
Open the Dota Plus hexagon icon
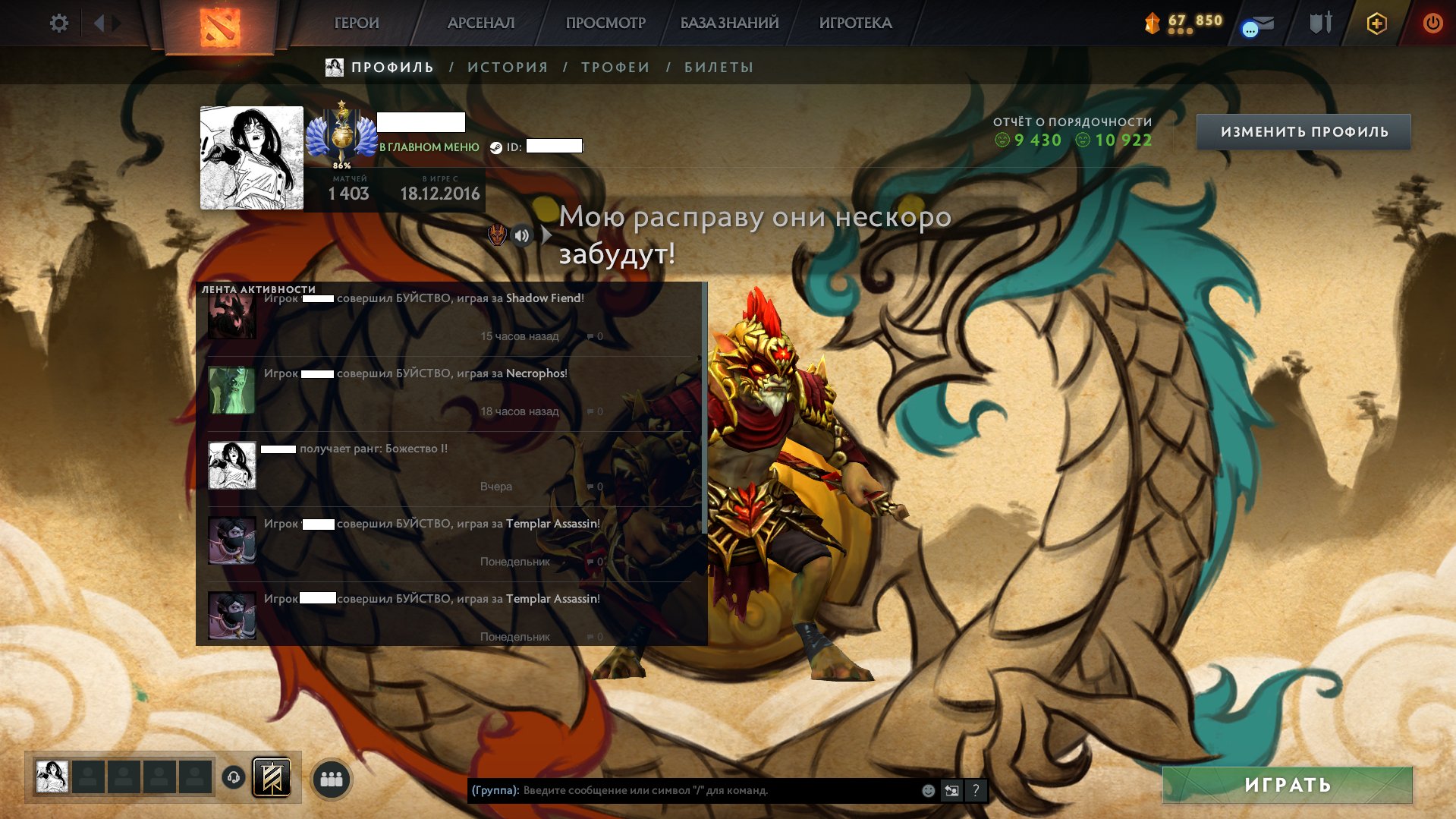tap(1377, 23)
